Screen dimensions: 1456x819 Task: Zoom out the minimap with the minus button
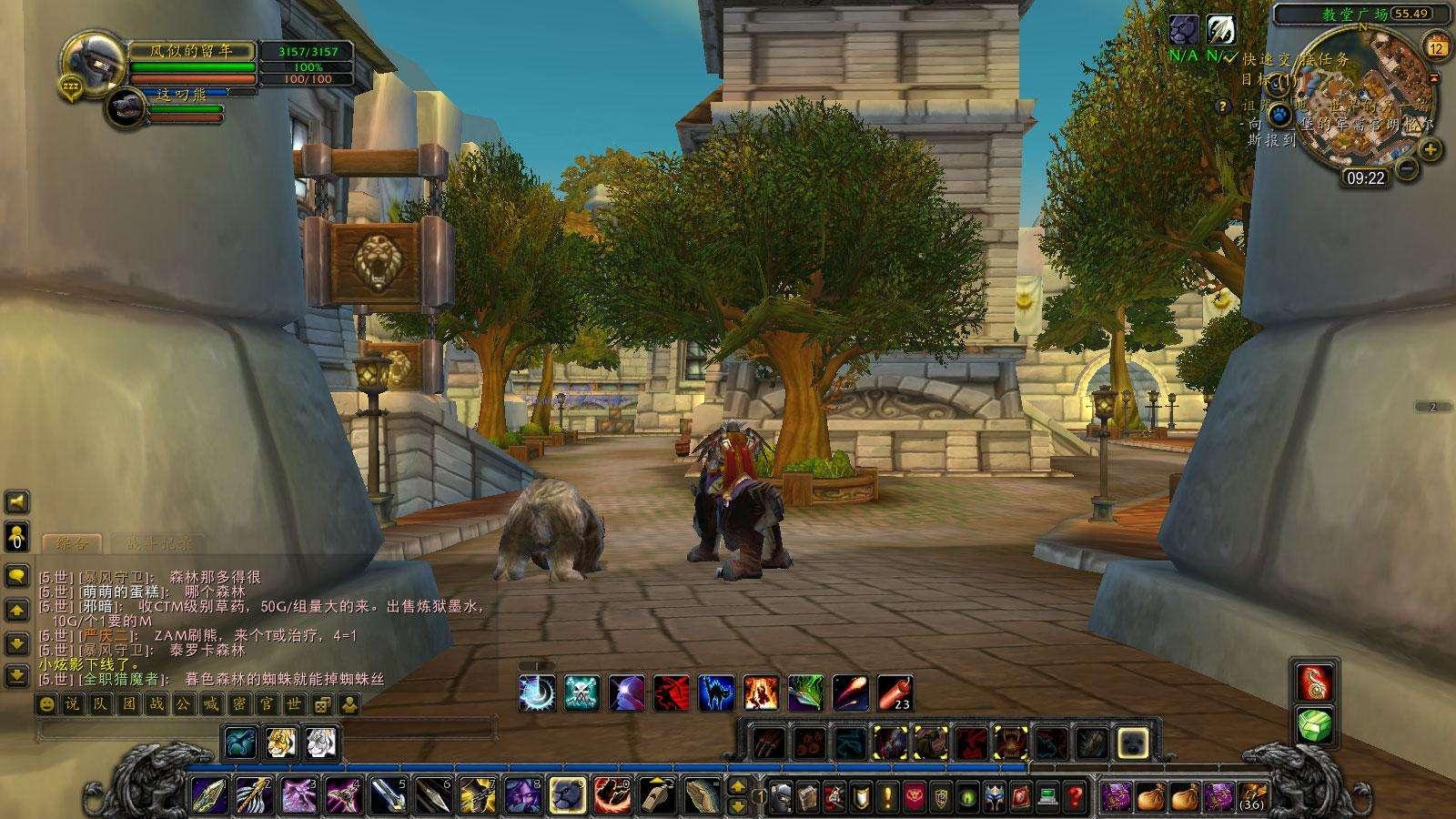[x=1407, y=167]
